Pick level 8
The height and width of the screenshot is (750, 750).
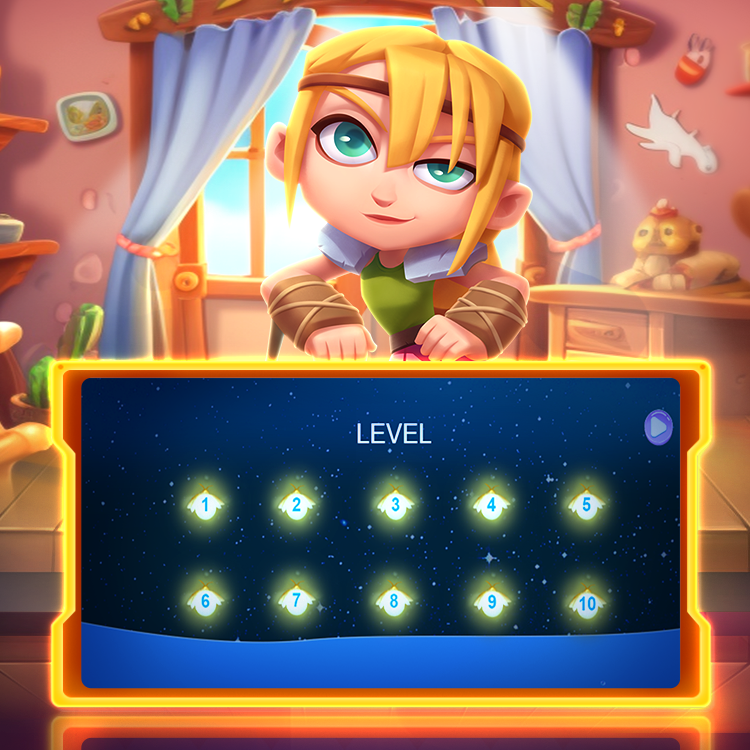point(394,601)
